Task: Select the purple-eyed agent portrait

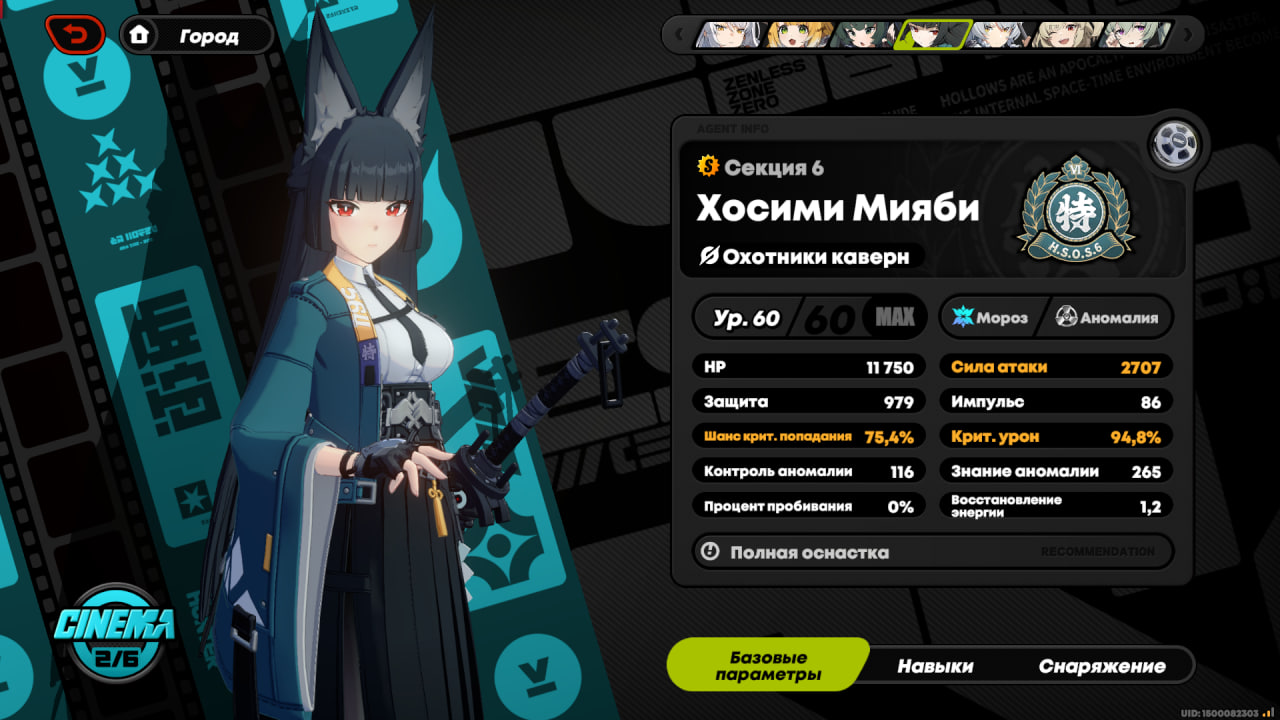Action: [1133, 35]
